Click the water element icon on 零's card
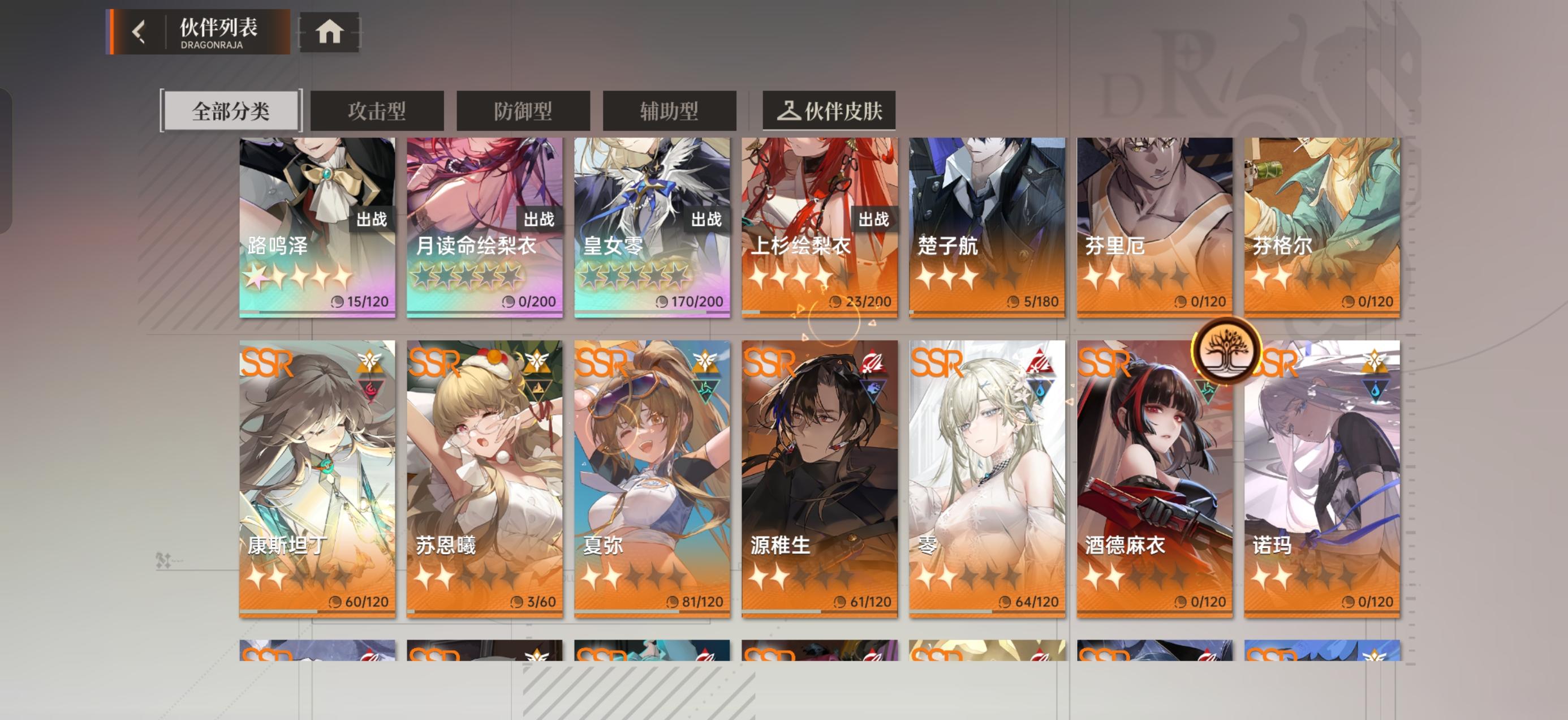Screen dimensions: 1568x720 (1041, 392)
